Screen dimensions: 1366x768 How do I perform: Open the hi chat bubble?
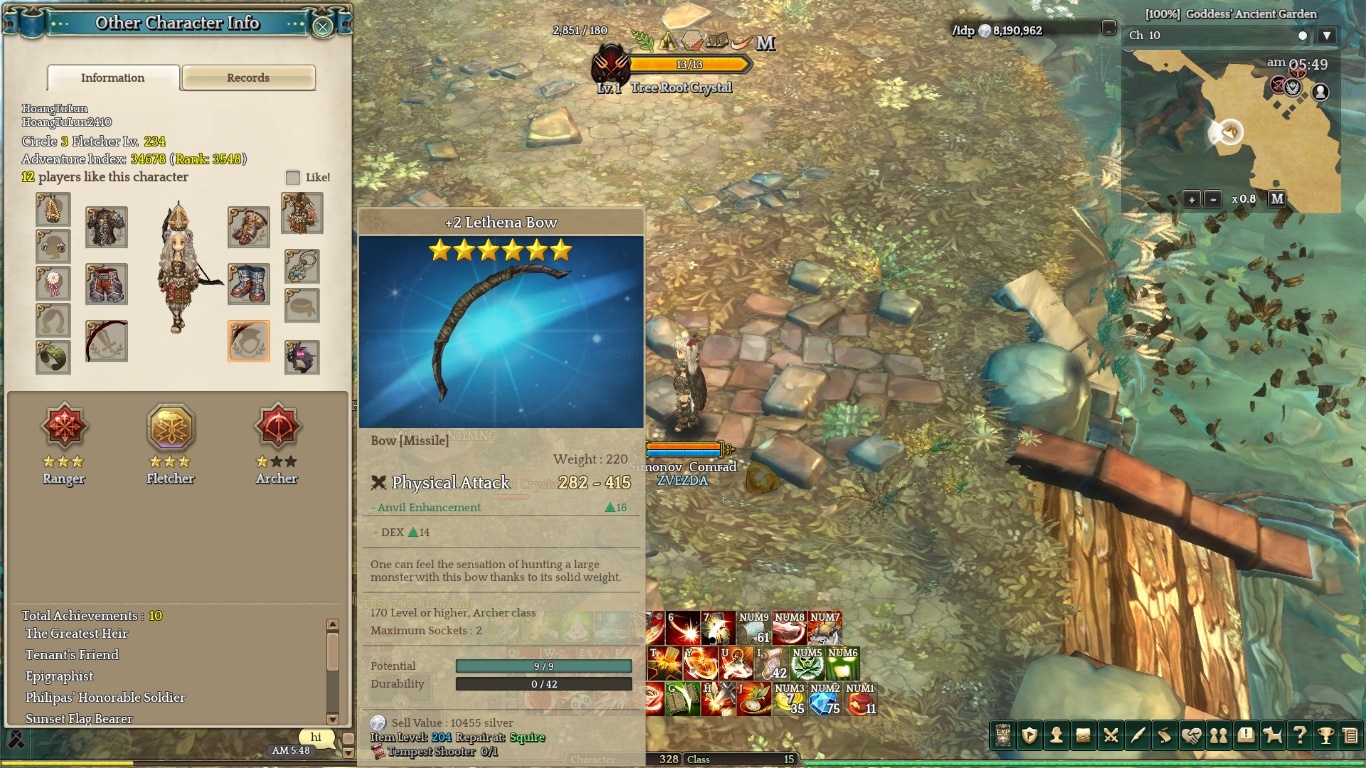[316, 738]
